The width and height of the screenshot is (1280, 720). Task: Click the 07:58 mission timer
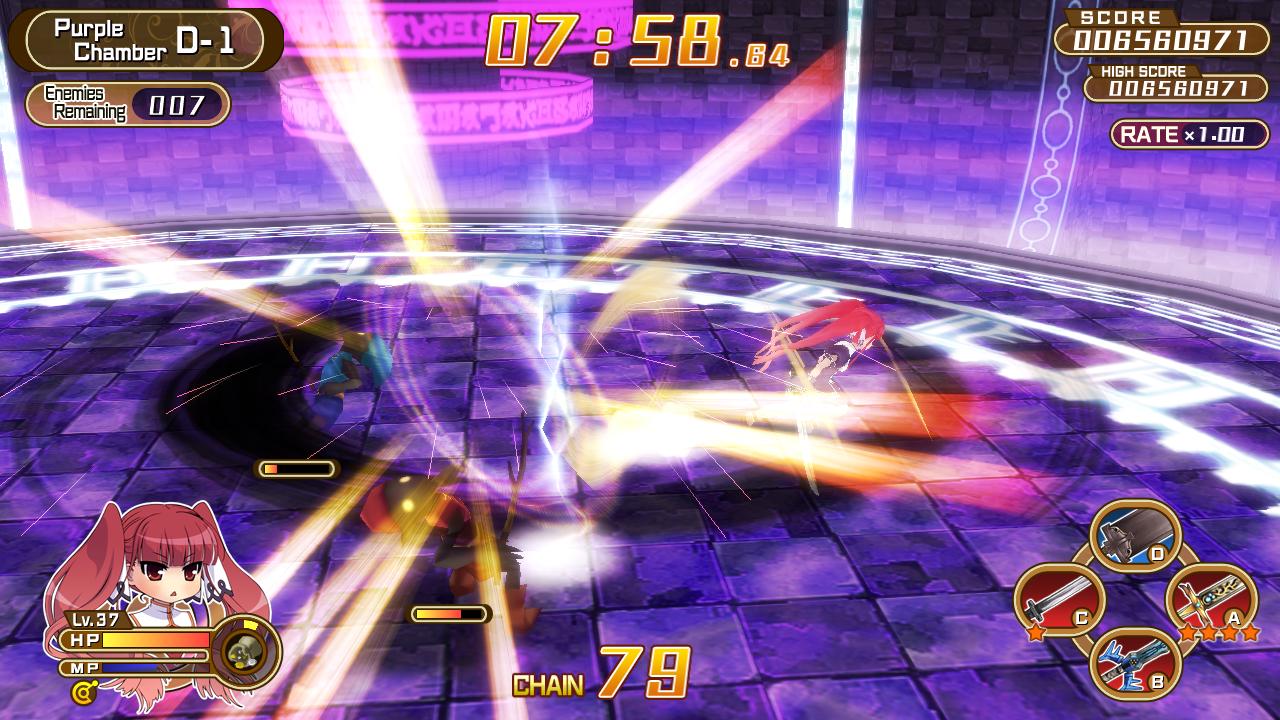(605, 40)
